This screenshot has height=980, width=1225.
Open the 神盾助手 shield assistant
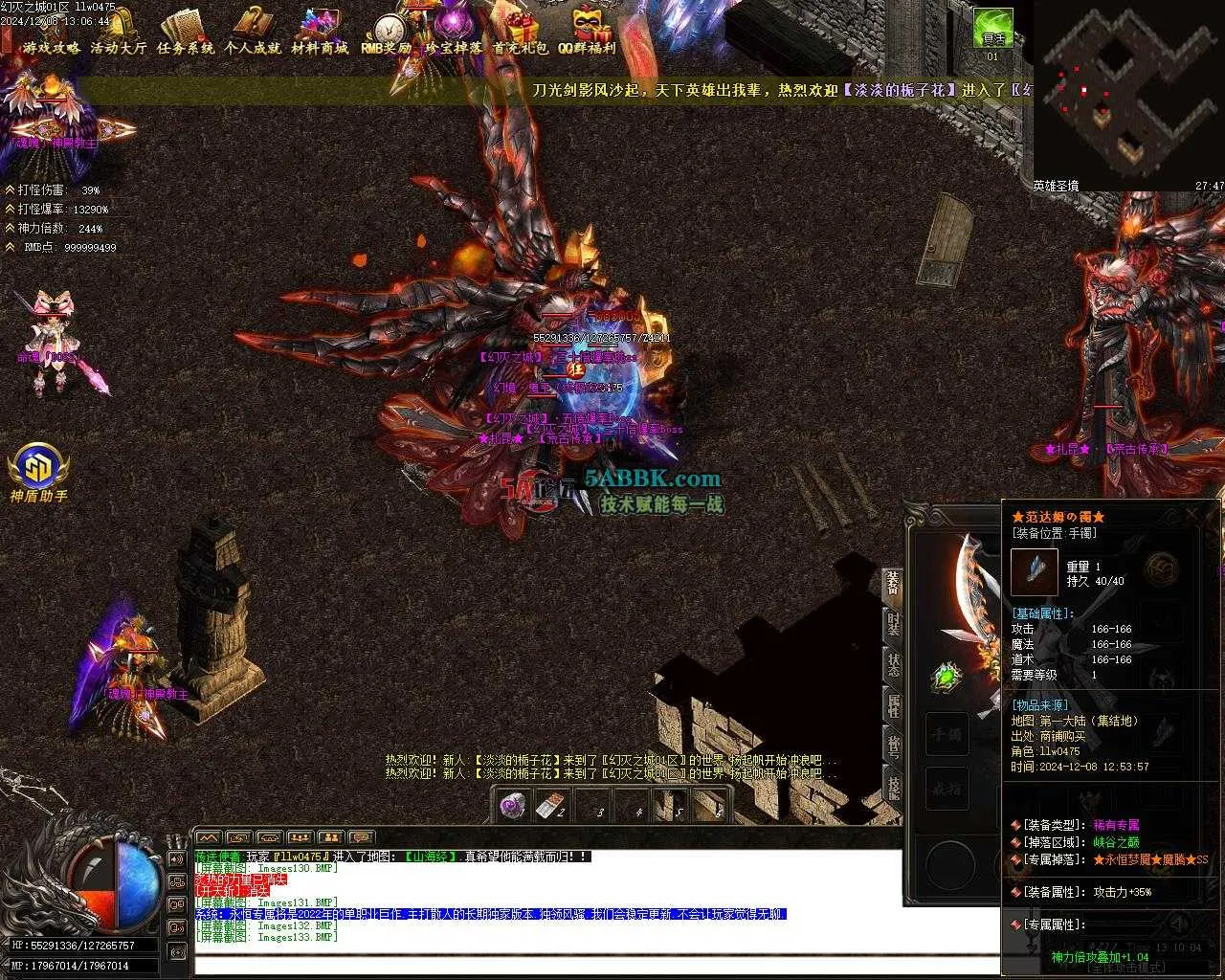(39, 469)
